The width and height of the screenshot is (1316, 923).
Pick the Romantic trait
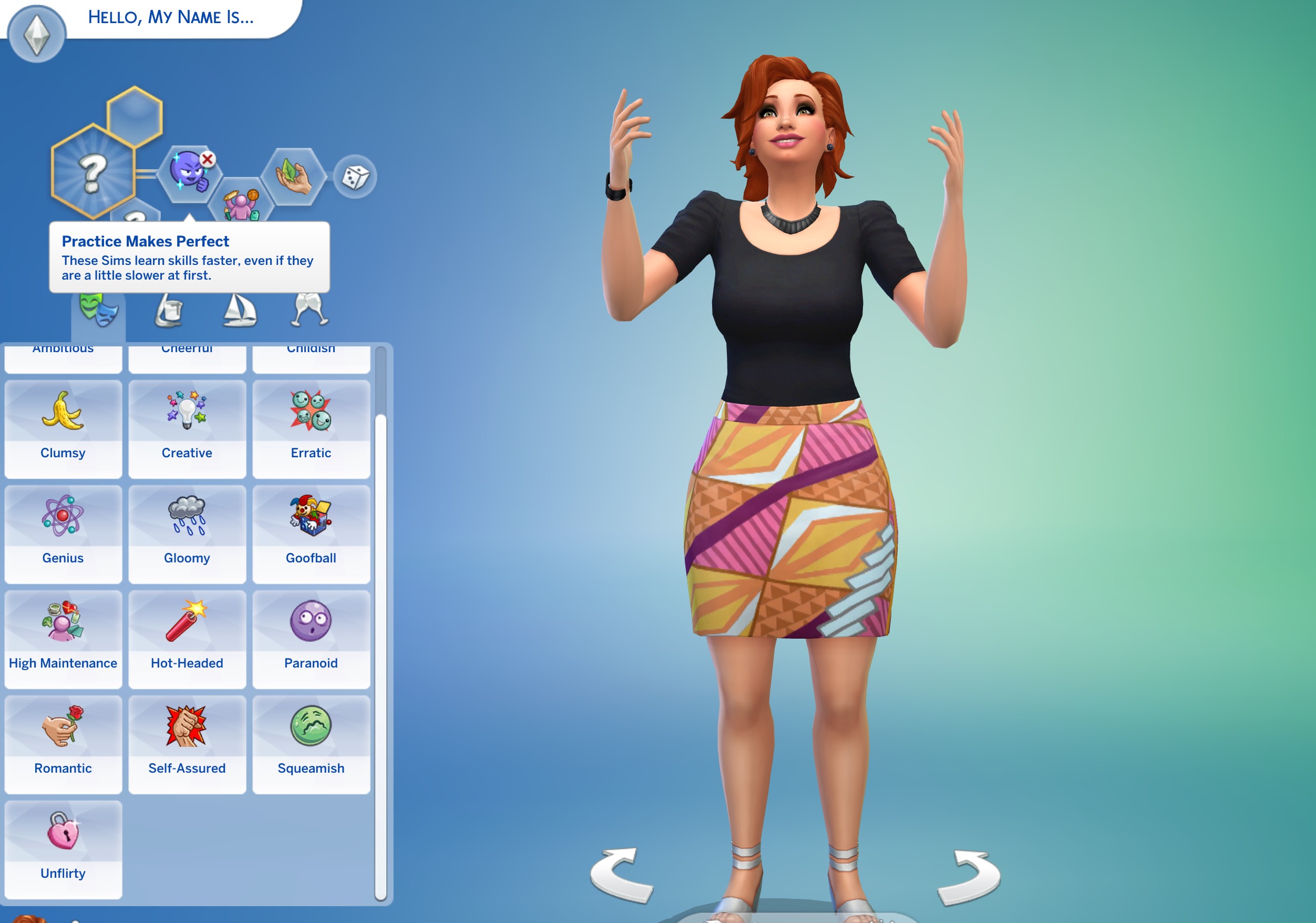pos(63,744)
